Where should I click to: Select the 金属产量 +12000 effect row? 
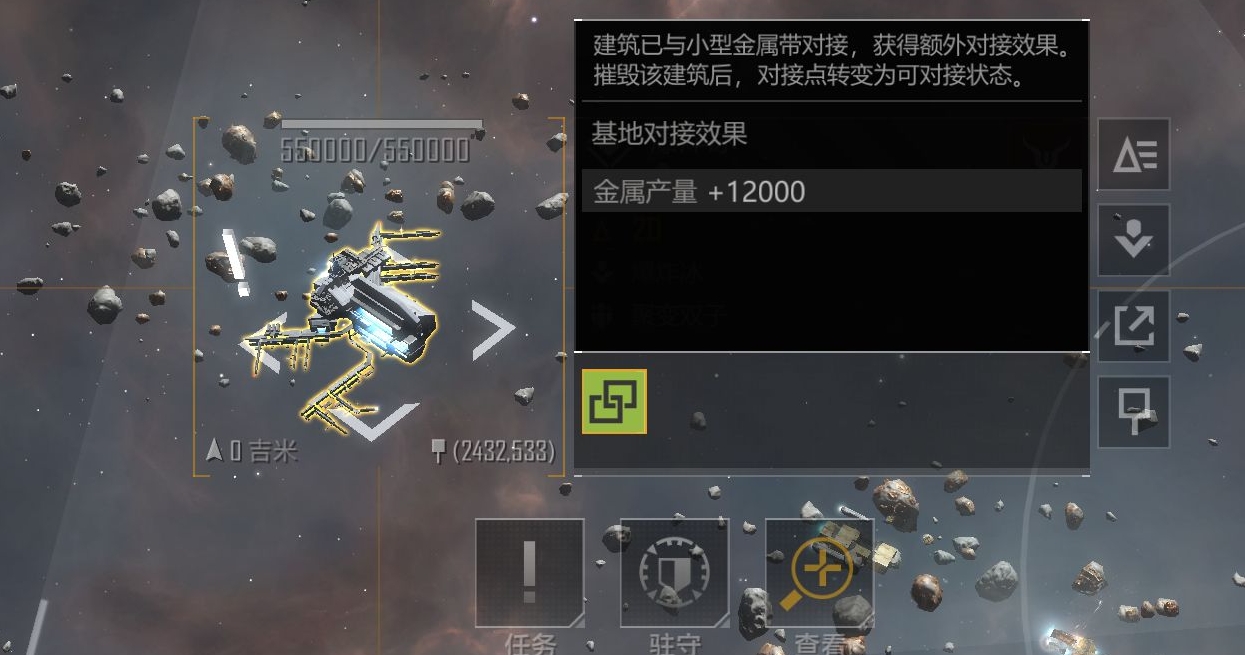(831, 191)
